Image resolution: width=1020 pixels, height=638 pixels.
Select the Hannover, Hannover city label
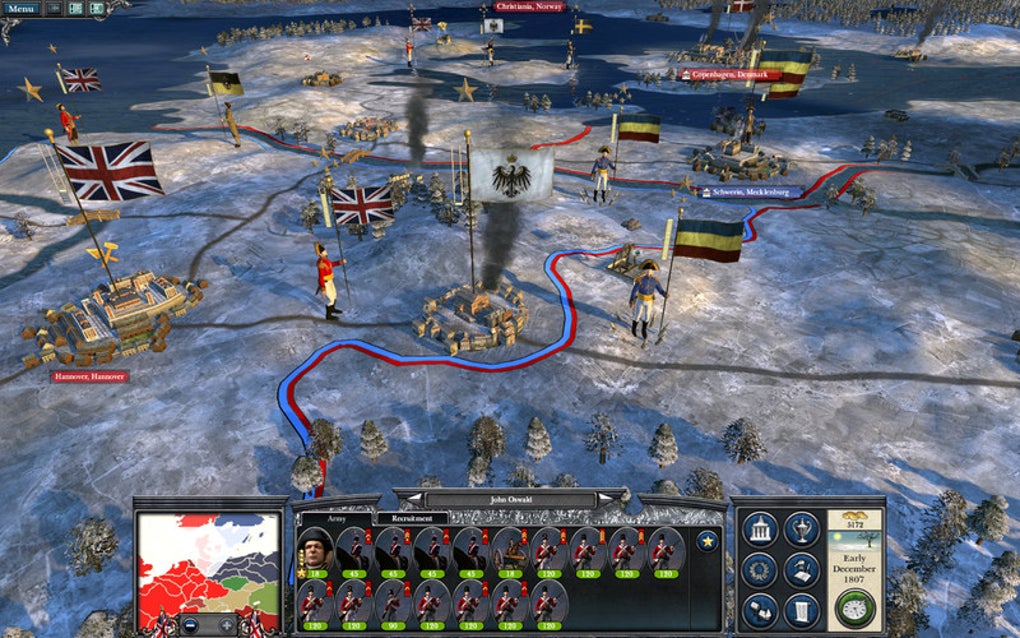click(88, 377)
